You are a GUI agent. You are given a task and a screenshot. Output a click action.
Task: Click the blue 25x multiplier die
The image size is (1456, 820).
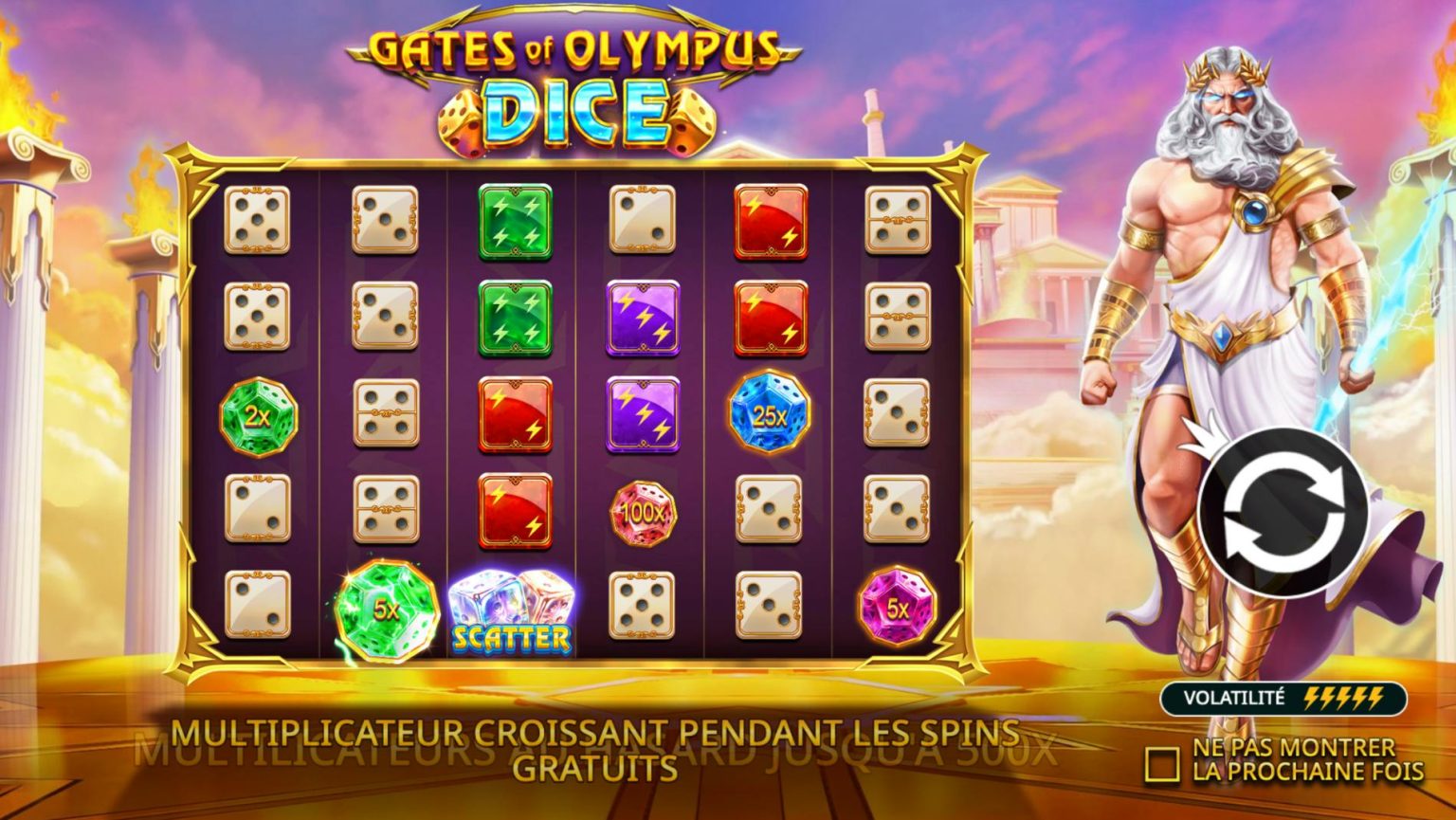768,414
